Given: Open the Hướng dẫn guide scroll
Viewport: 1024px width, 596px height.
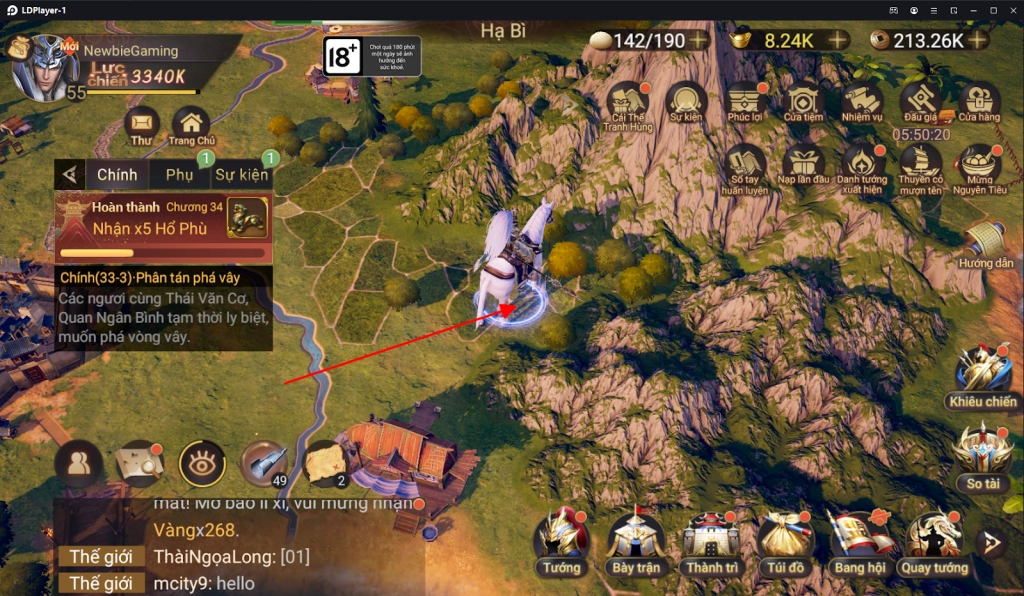Looking at the screenshot, I should (x=985, y=245).
